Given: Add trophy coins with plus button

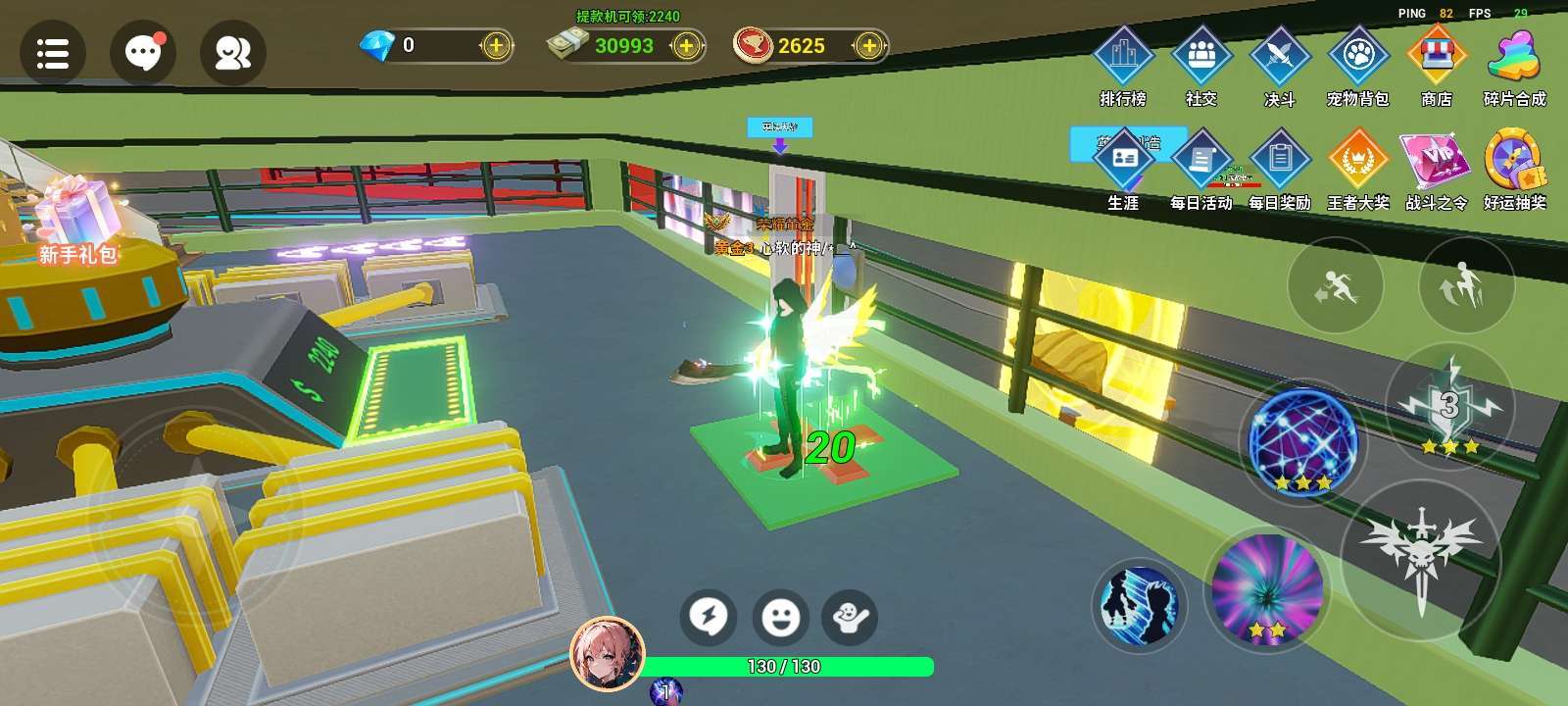Looking at the screenshot, I should tap(868, 46).
